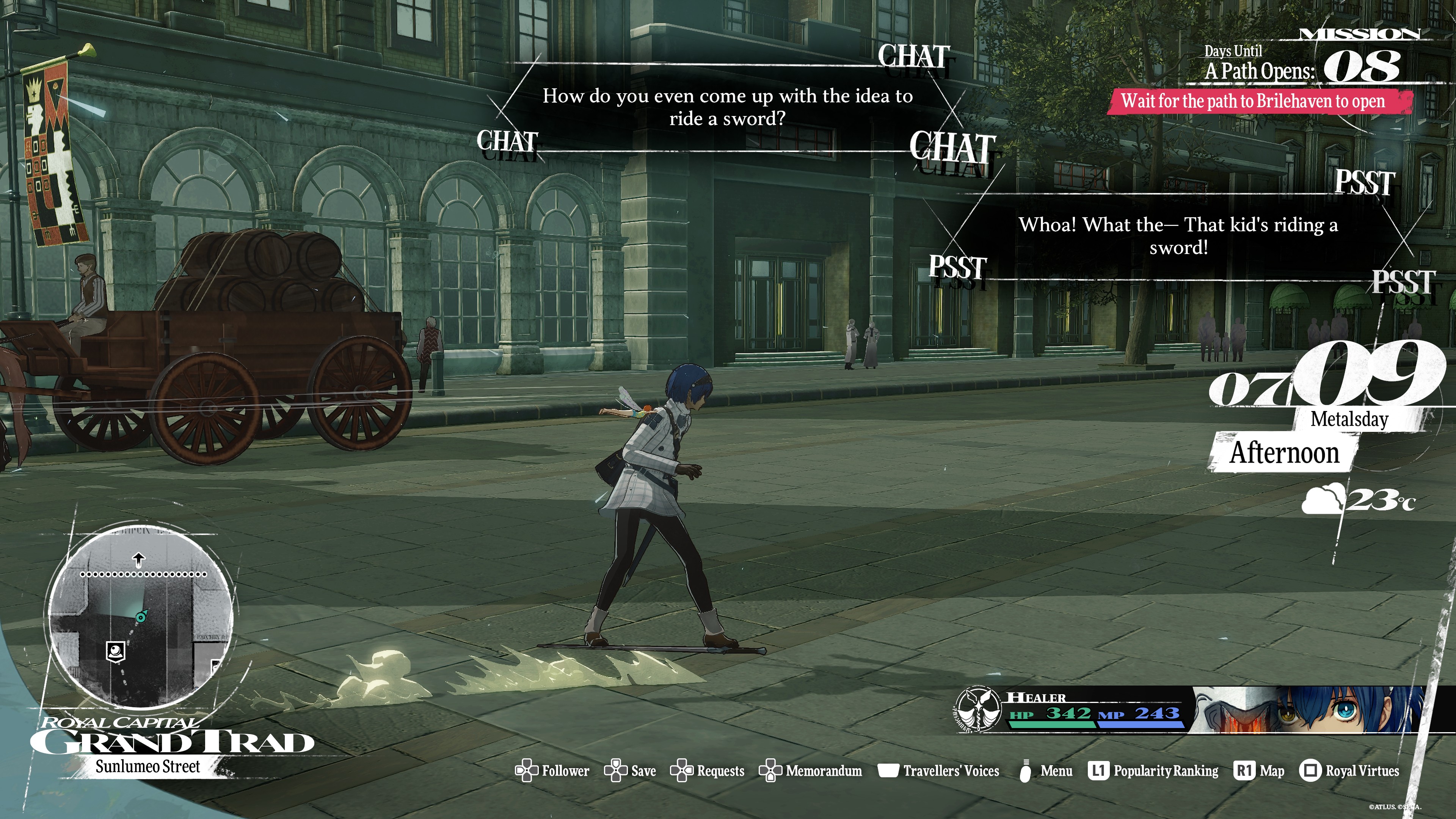Open the Follower shortcut

coord(552,771)
